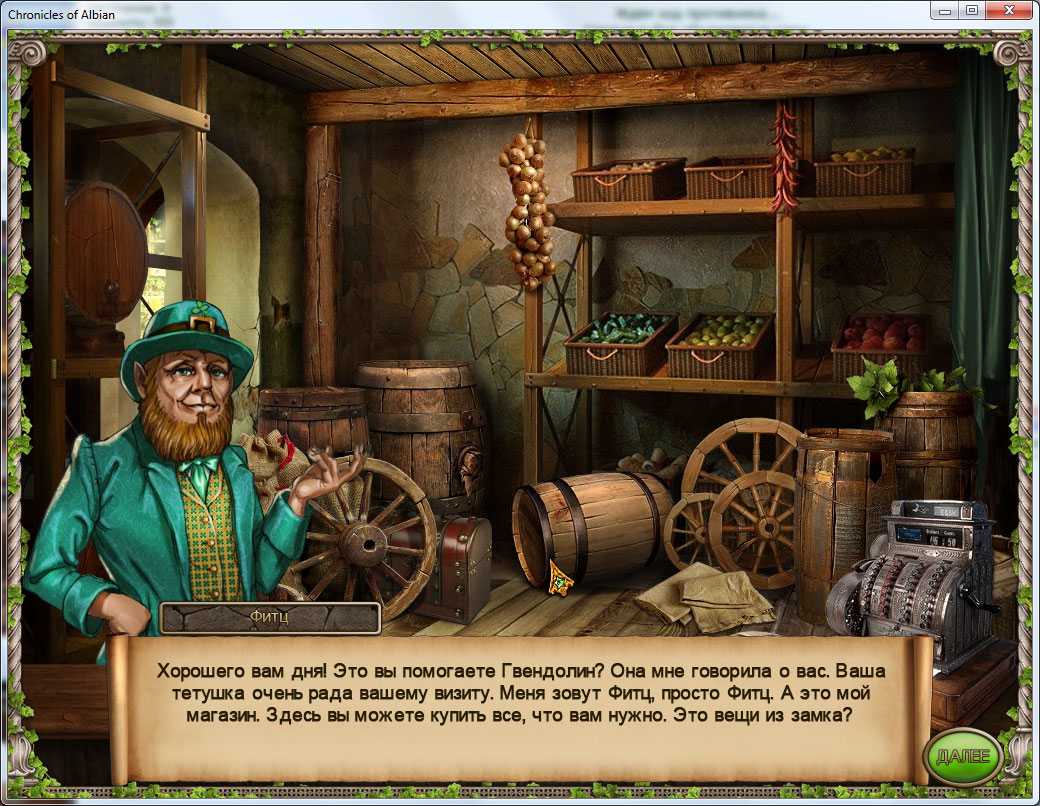The height and width of the screenshot is (806, 1040).
Task: Maximize the game window
Action: click(971, 10)
